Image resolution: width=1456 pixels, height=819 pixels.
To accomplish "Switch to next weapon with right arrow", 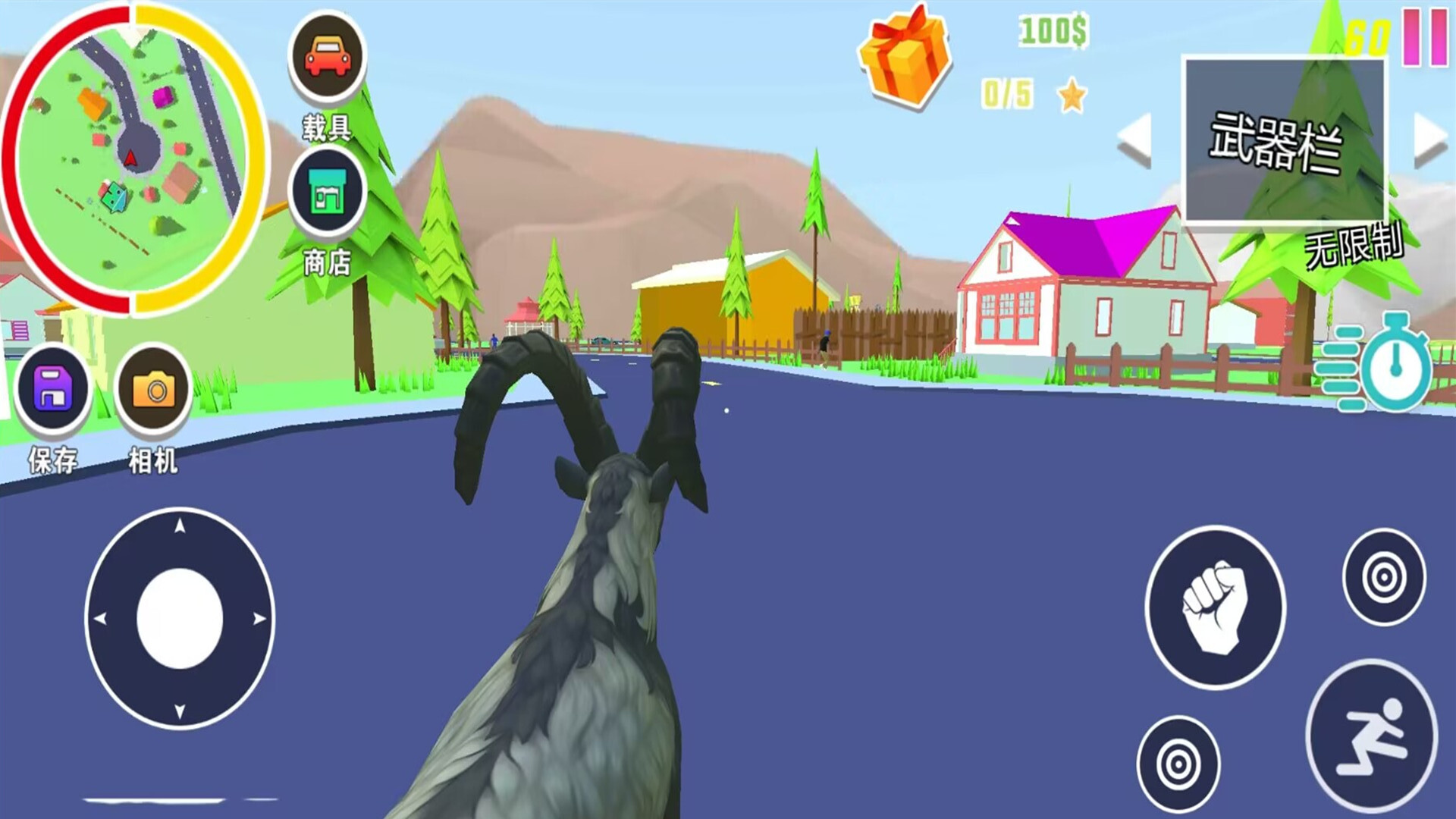I will coord(1429,140).
